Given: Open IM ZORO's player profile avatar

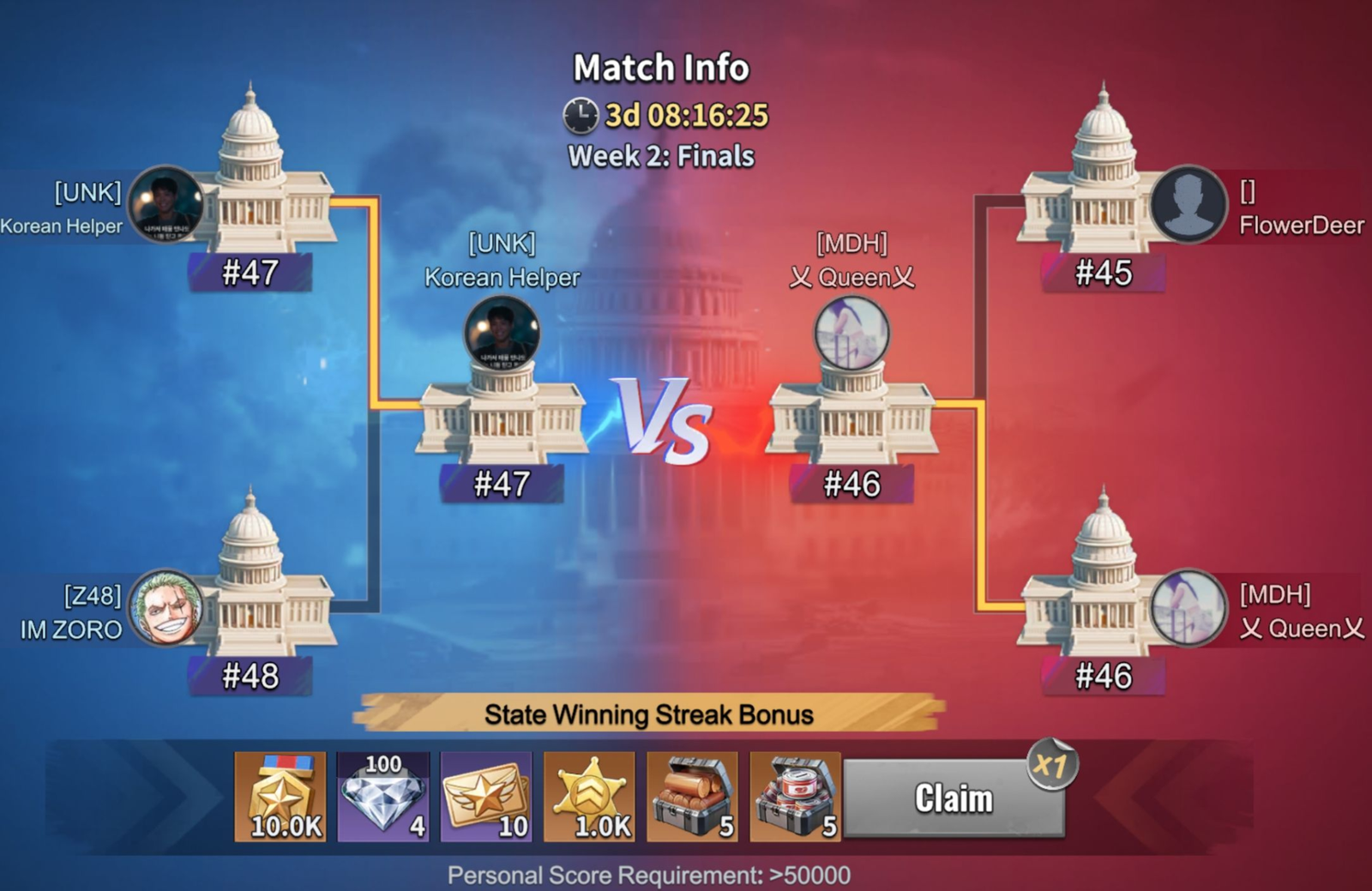Looking at the screenshot, I should (x=166, y=608).
